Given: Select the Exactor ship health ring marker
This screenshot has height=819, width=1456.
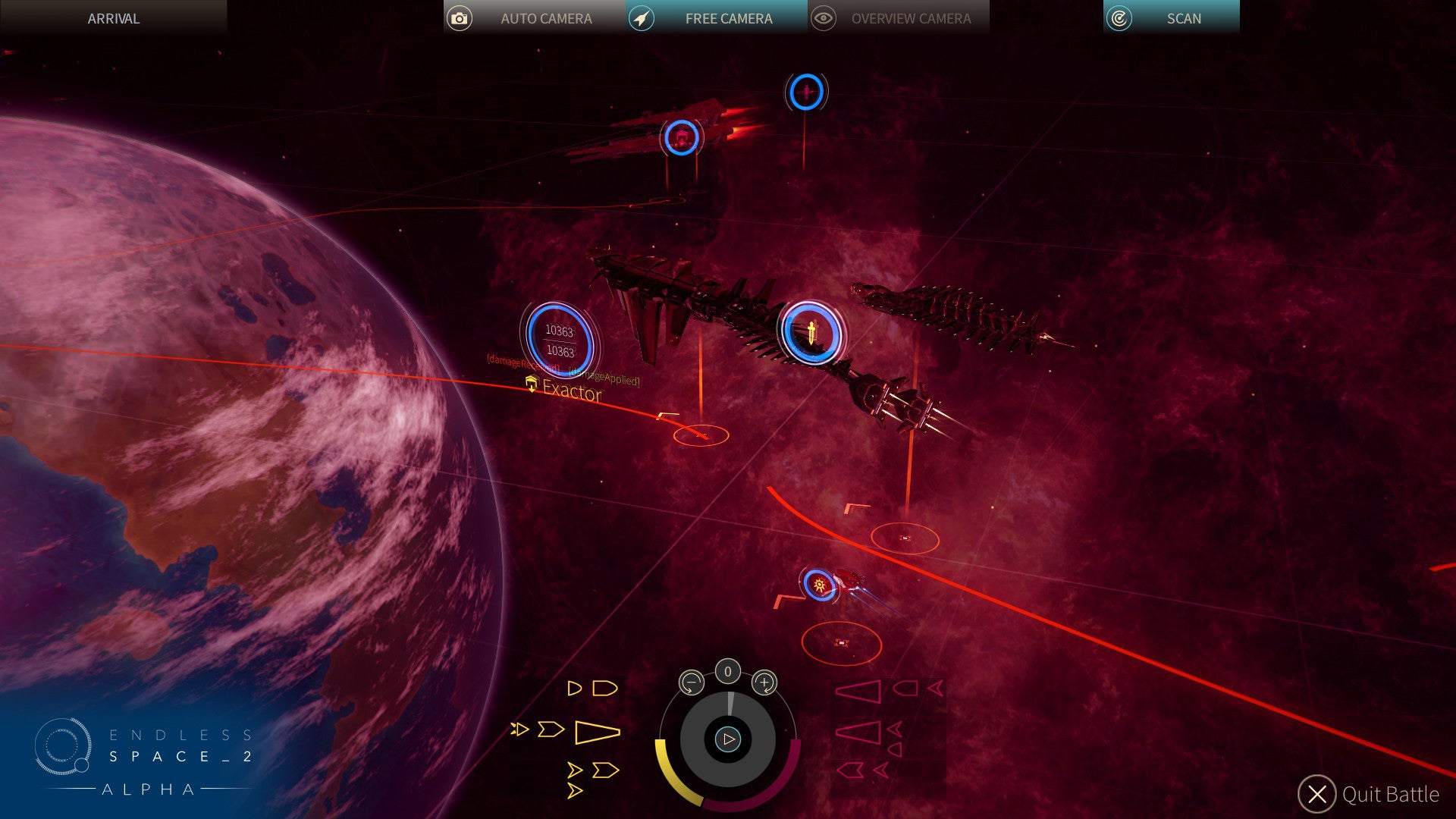Looking at the screenshot, I should coord(560,340).
